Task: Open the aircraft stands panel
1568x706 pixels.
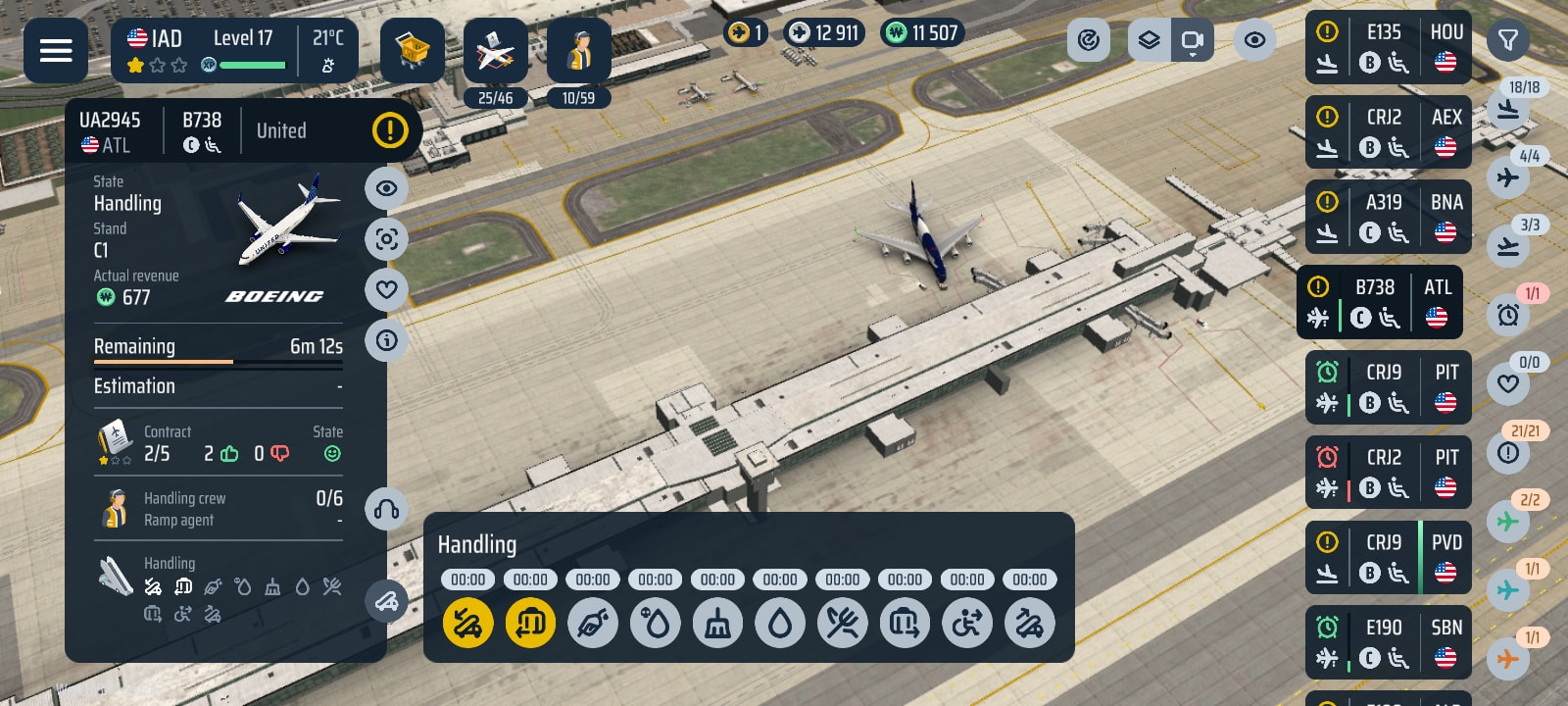Action: [495, 51]
